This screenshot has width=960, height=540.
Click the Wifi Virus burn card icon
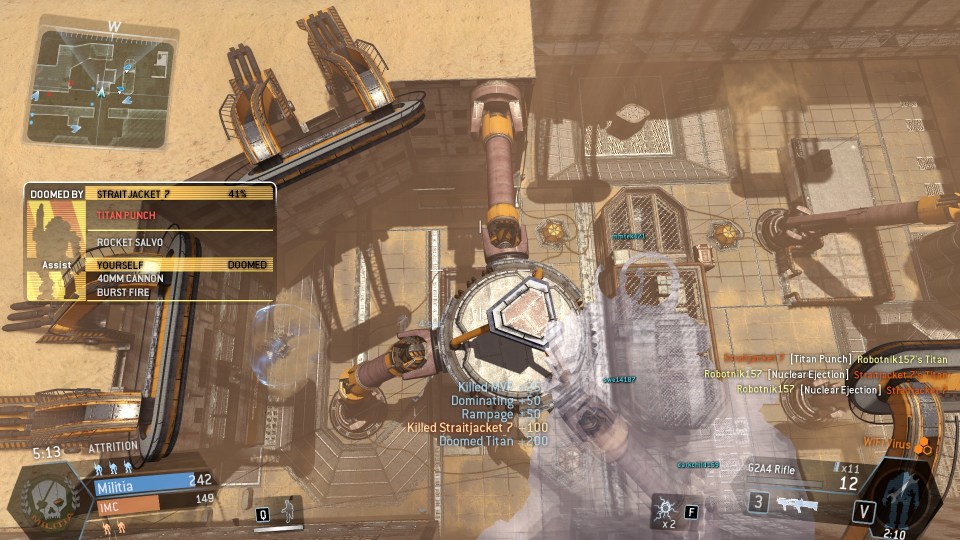[924, 443]
